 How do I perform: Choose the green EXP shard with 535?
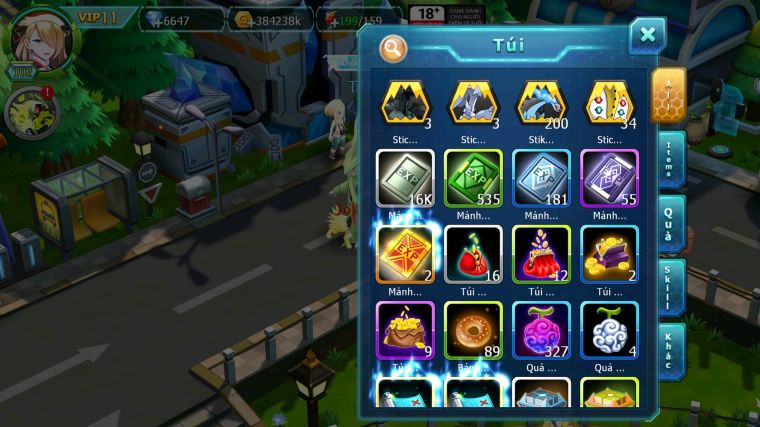coord(473,179)
